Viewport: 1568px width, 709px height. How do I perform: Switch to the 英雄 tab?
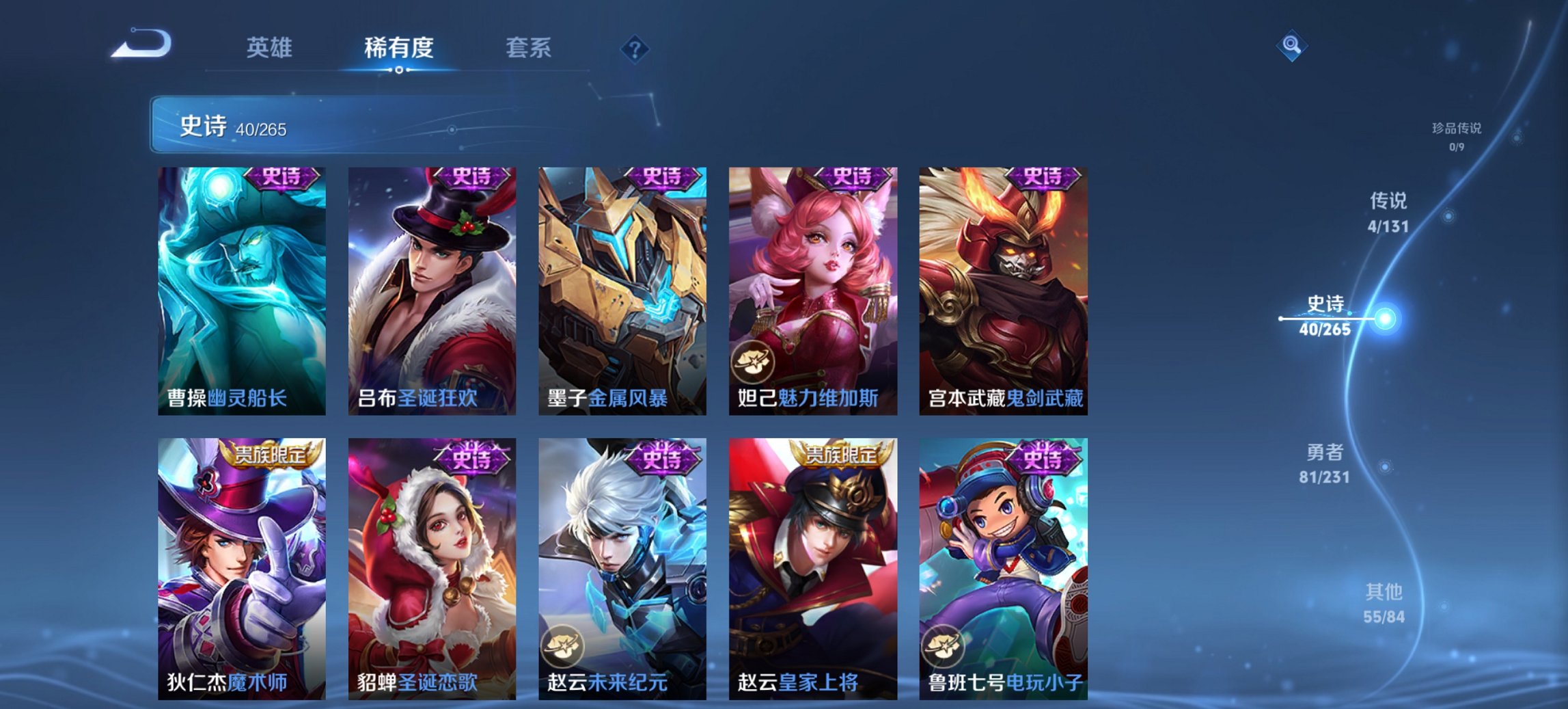click(271, 48)
